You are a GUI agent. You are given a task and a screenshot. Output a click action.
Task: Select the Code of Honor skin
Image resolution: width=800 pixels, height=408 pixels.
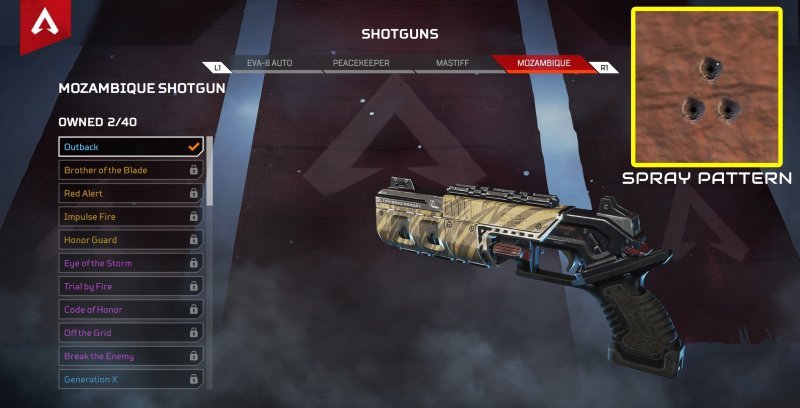(130, 309)
